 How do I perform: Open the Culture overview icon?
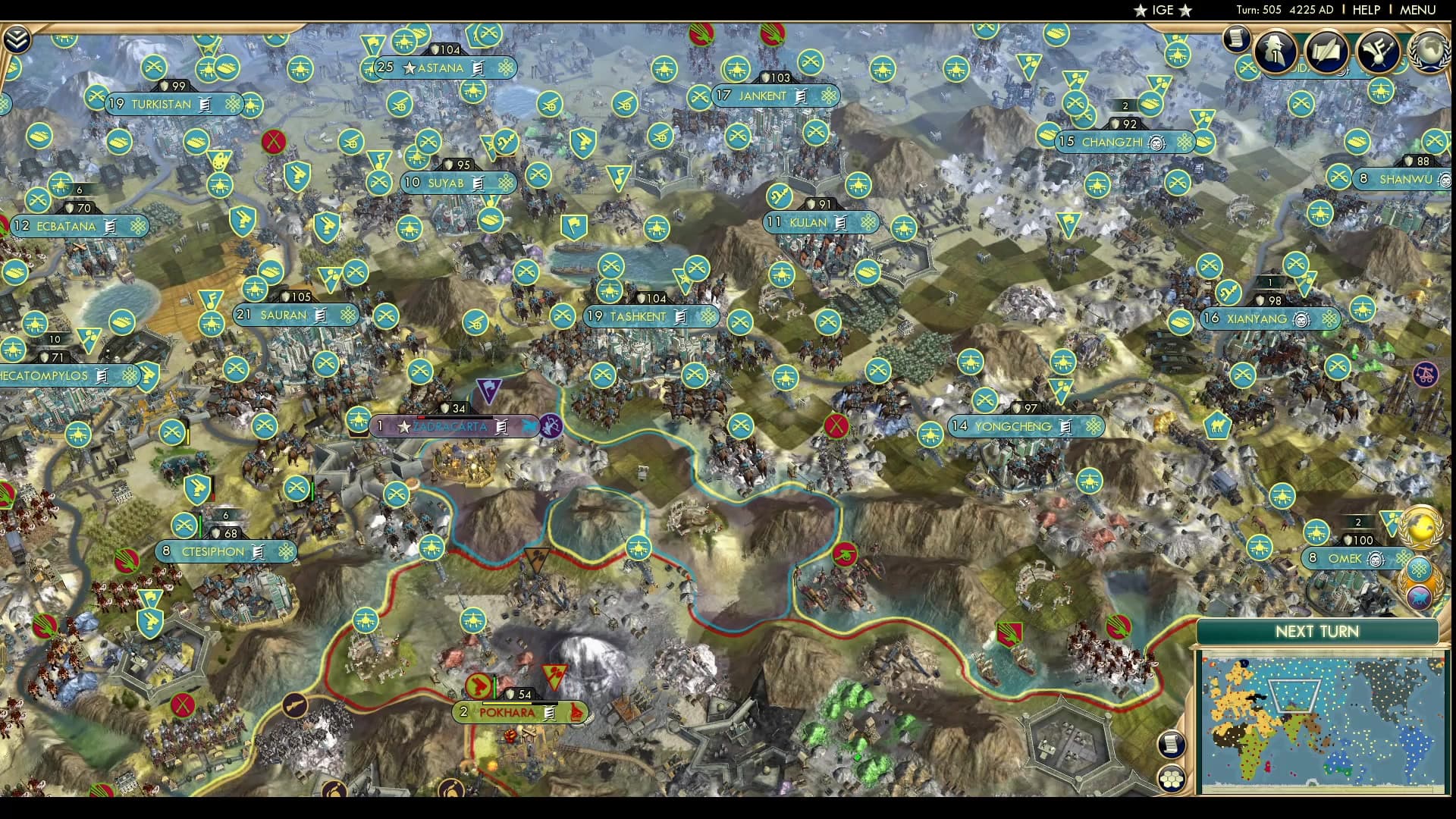[x=1380, y=52]
